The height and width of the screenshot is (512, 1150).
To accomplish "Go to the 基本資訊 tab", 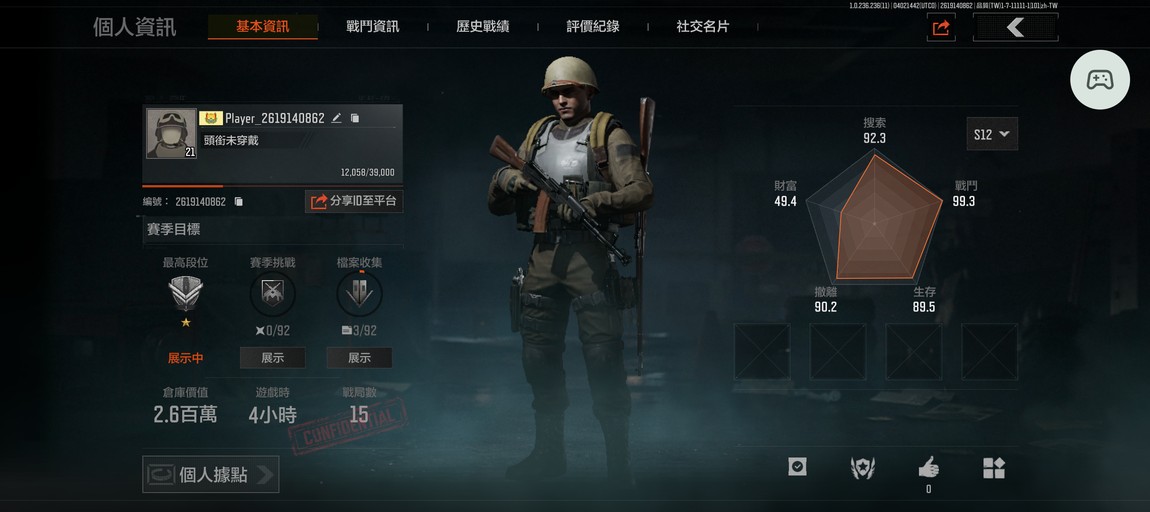I will pyautogui.click(x=262, y=27).
